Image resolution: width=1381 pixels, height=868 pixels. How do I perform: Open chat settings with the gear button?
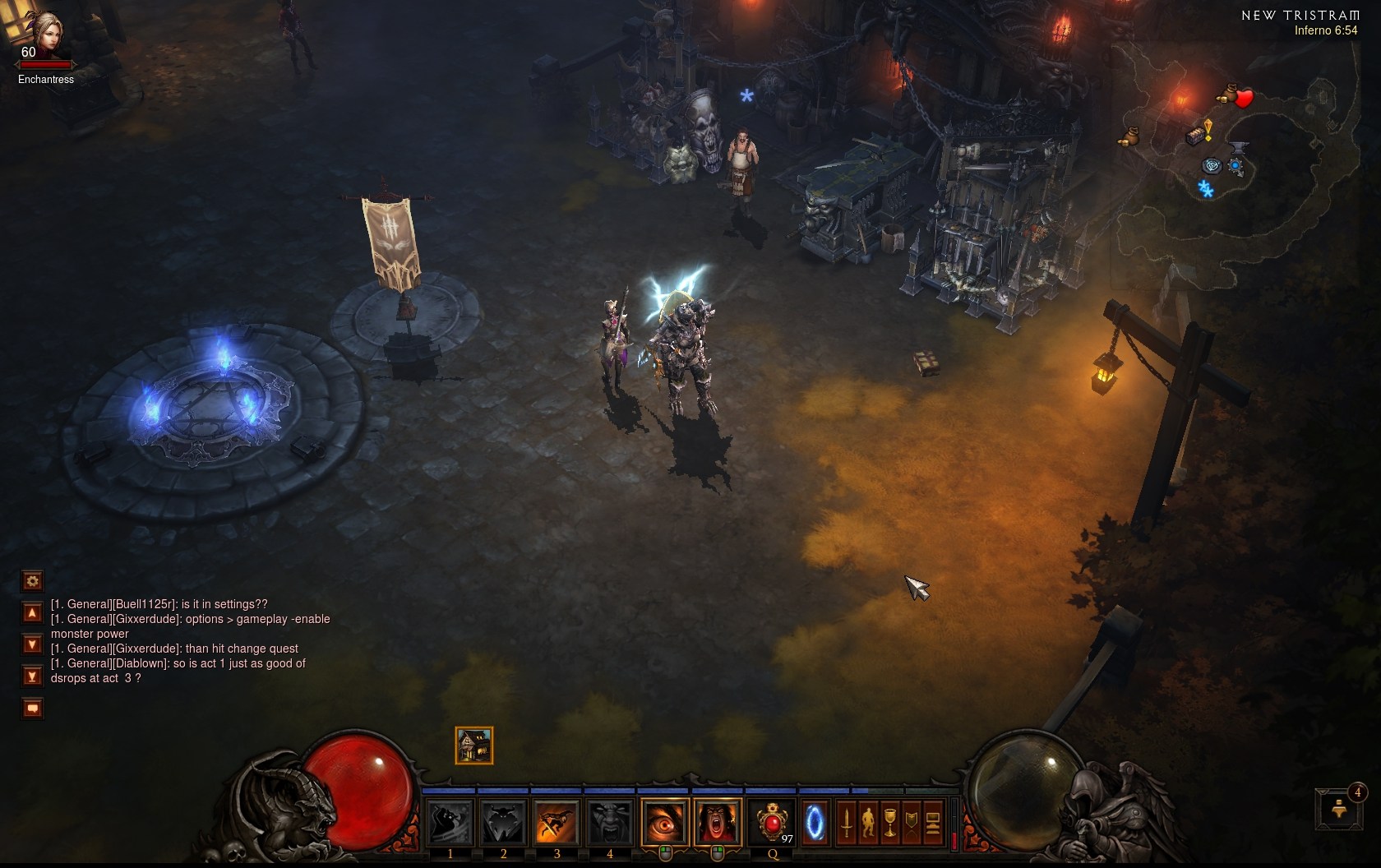[x=32, y=581]
